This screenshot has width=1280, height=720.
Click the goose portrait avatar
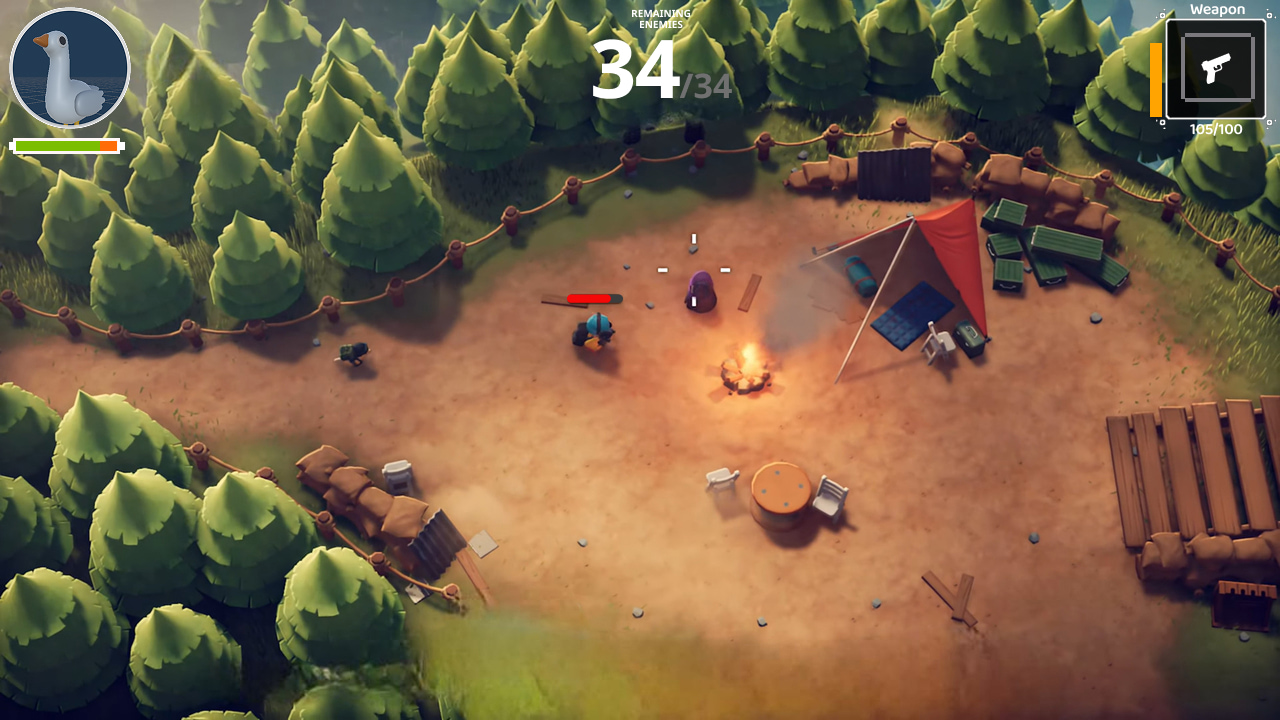coord(68,66)
